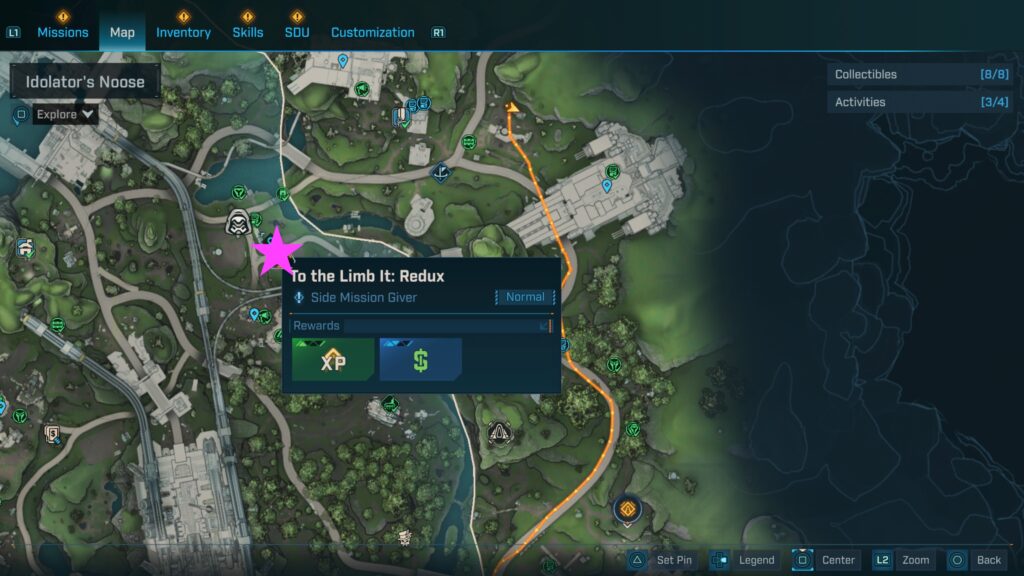Click the Idolator's Noose region title
The width and height of the screenshot is (1024, 576).
85,82
